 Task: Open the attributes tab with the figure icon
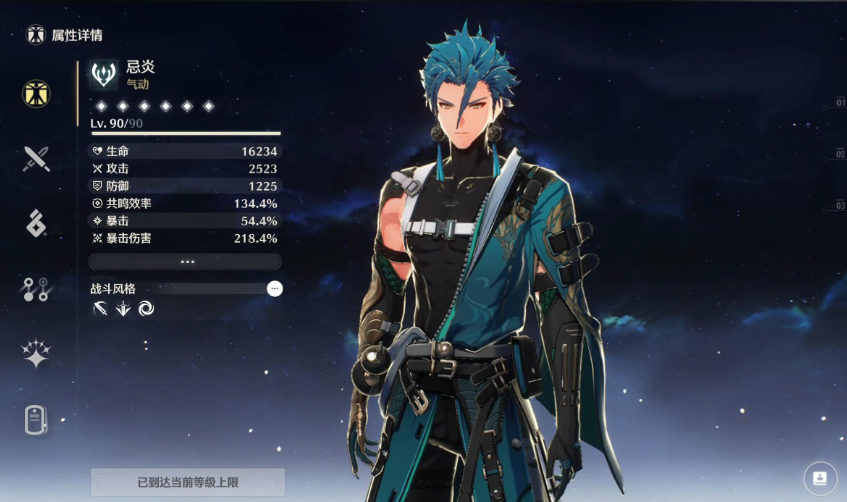[36, 93]
